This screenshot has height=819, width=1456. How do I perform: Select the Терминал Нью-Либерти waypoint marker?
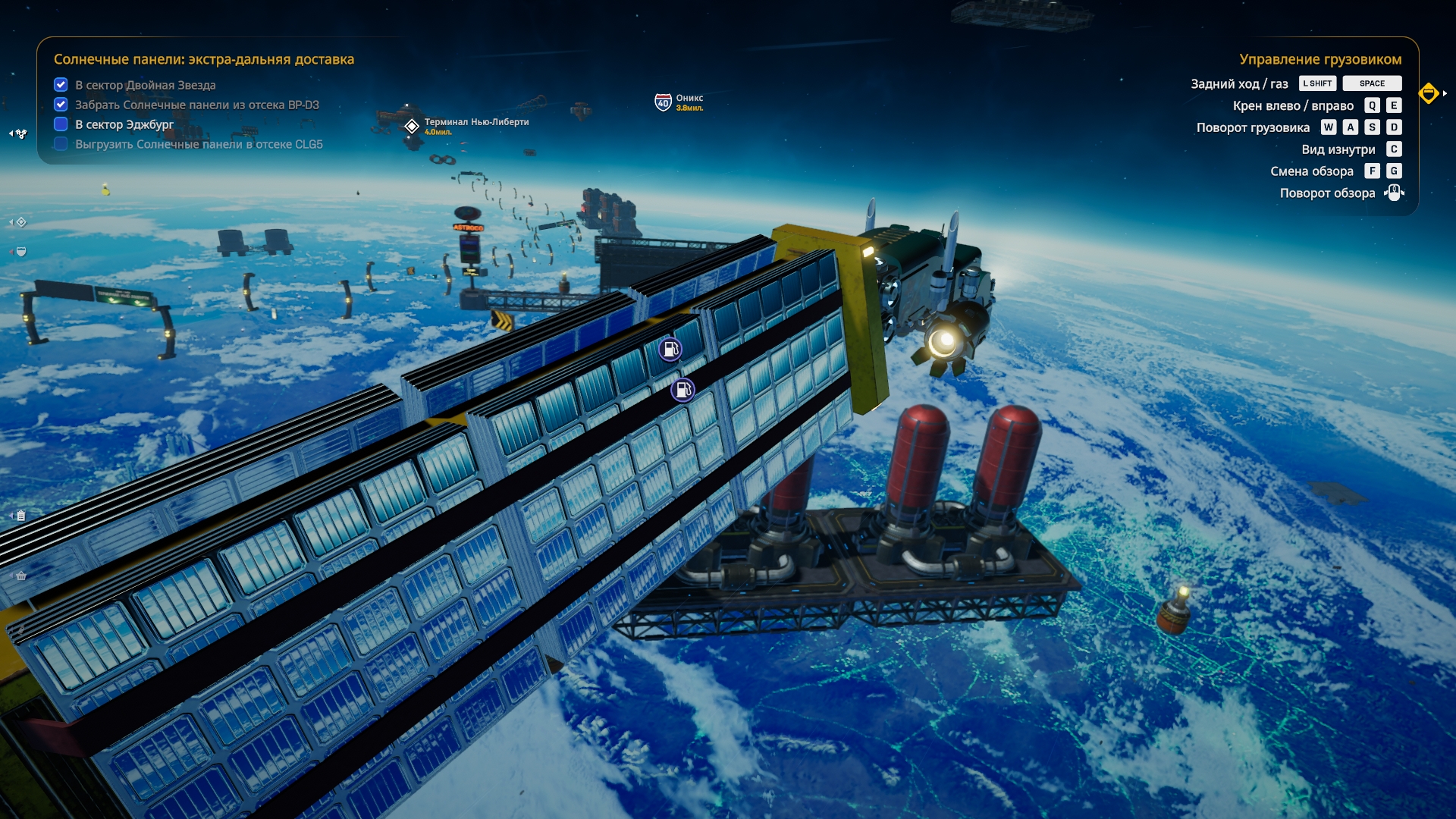[x=412, y=126]
